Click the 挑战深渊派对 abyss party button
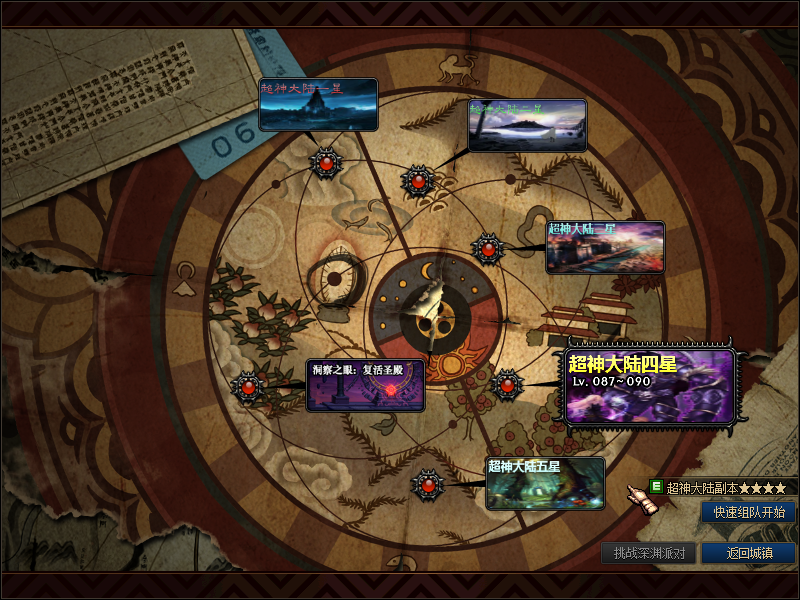This screenshot has width=800, height=600. tap(649, 553)
